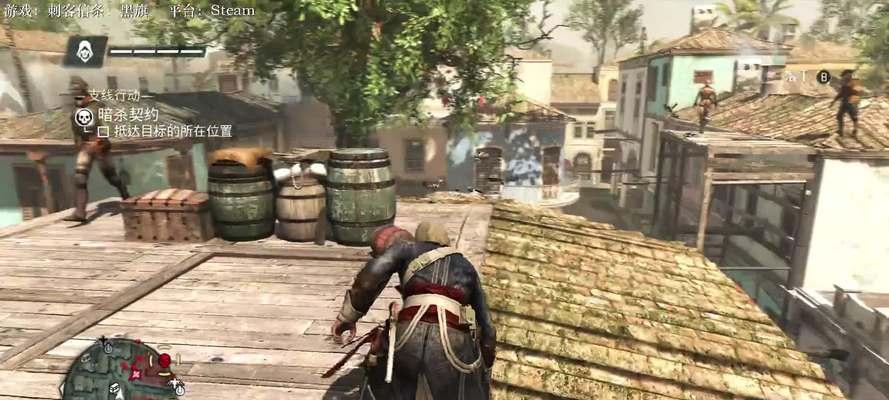The width and height of the screenshot is (889, 400).
Task: Click the red target marker on minimap
Action: tap(163, 360)
